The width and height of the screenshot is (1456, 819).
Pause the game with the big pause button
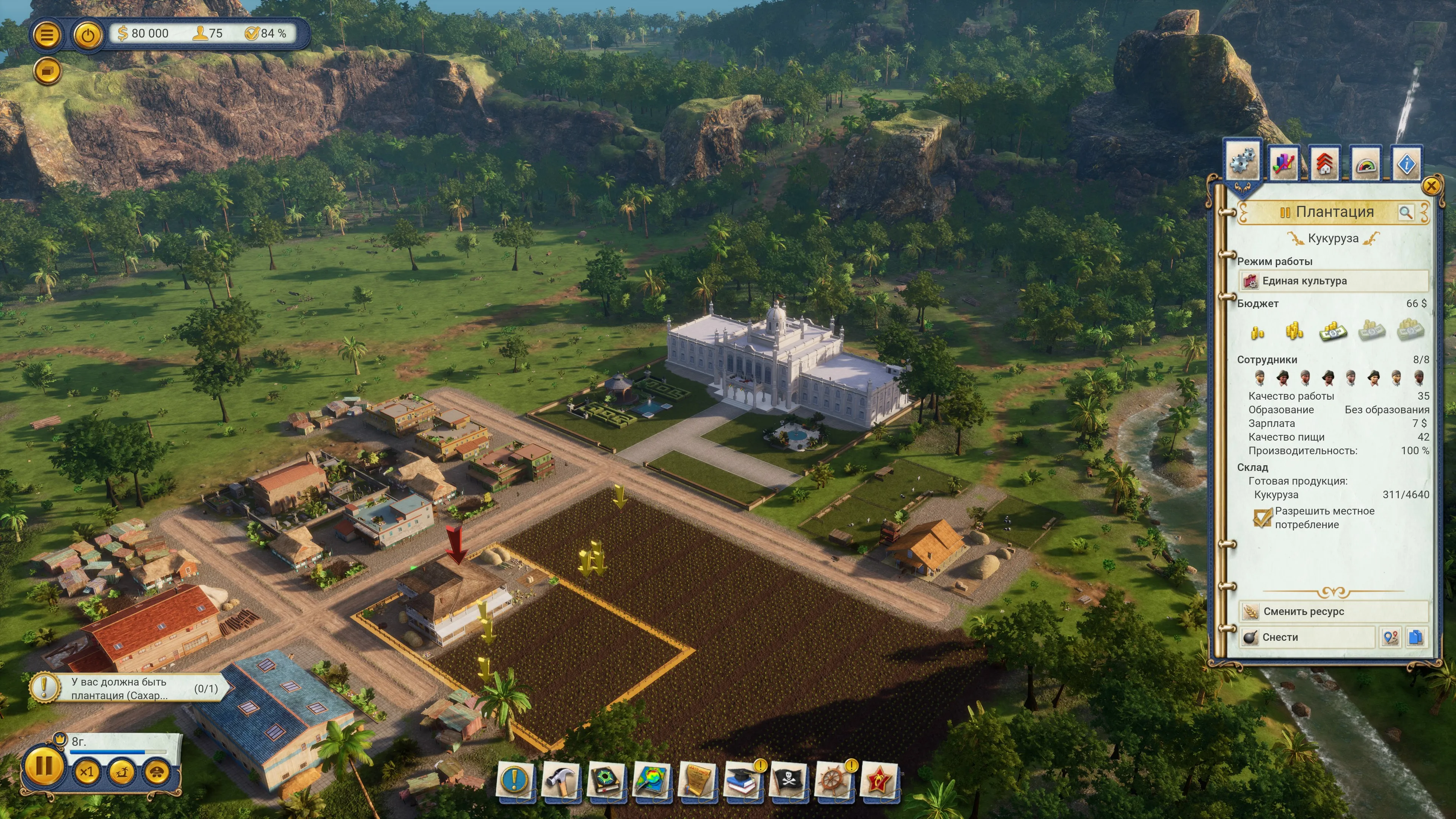pyautogui.click(x=44, y=767)
